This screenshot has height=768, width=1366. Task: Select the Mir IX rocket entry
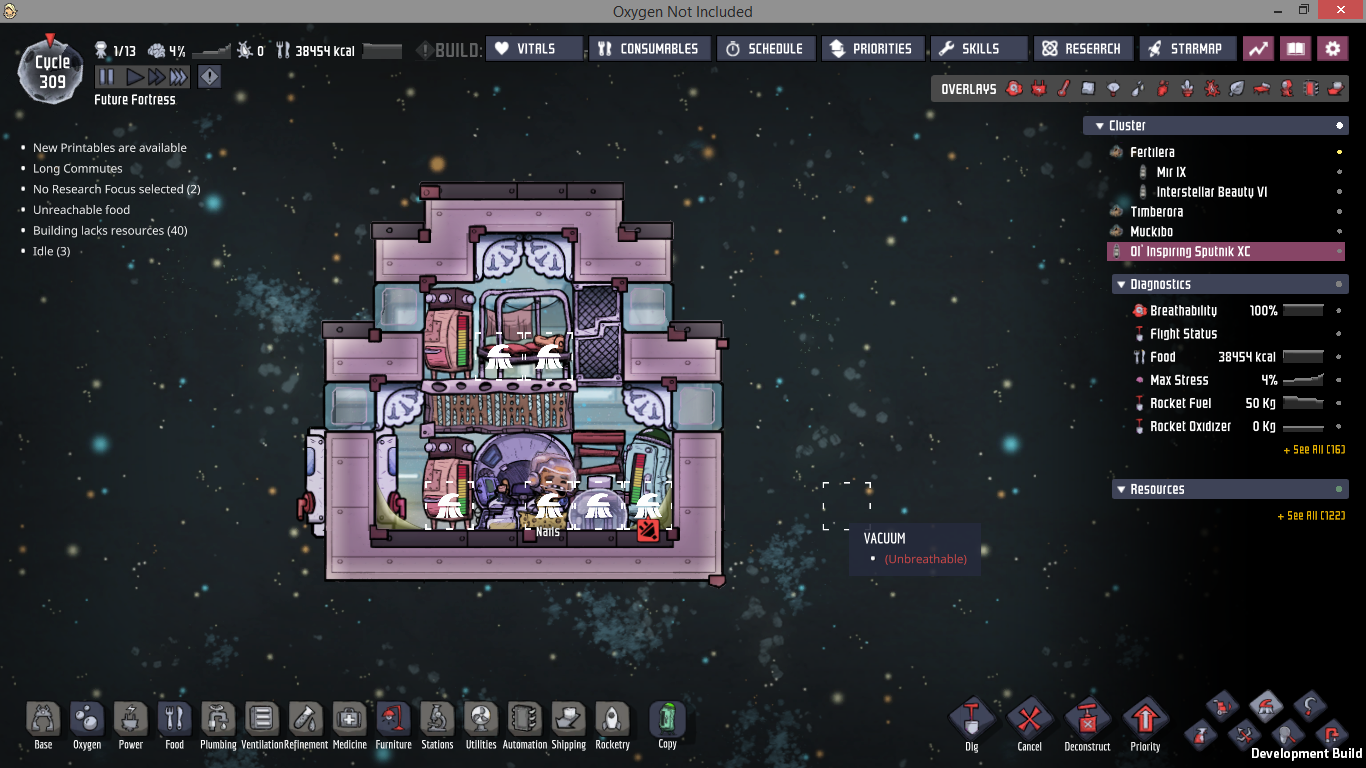click(x=1171, y=172)
